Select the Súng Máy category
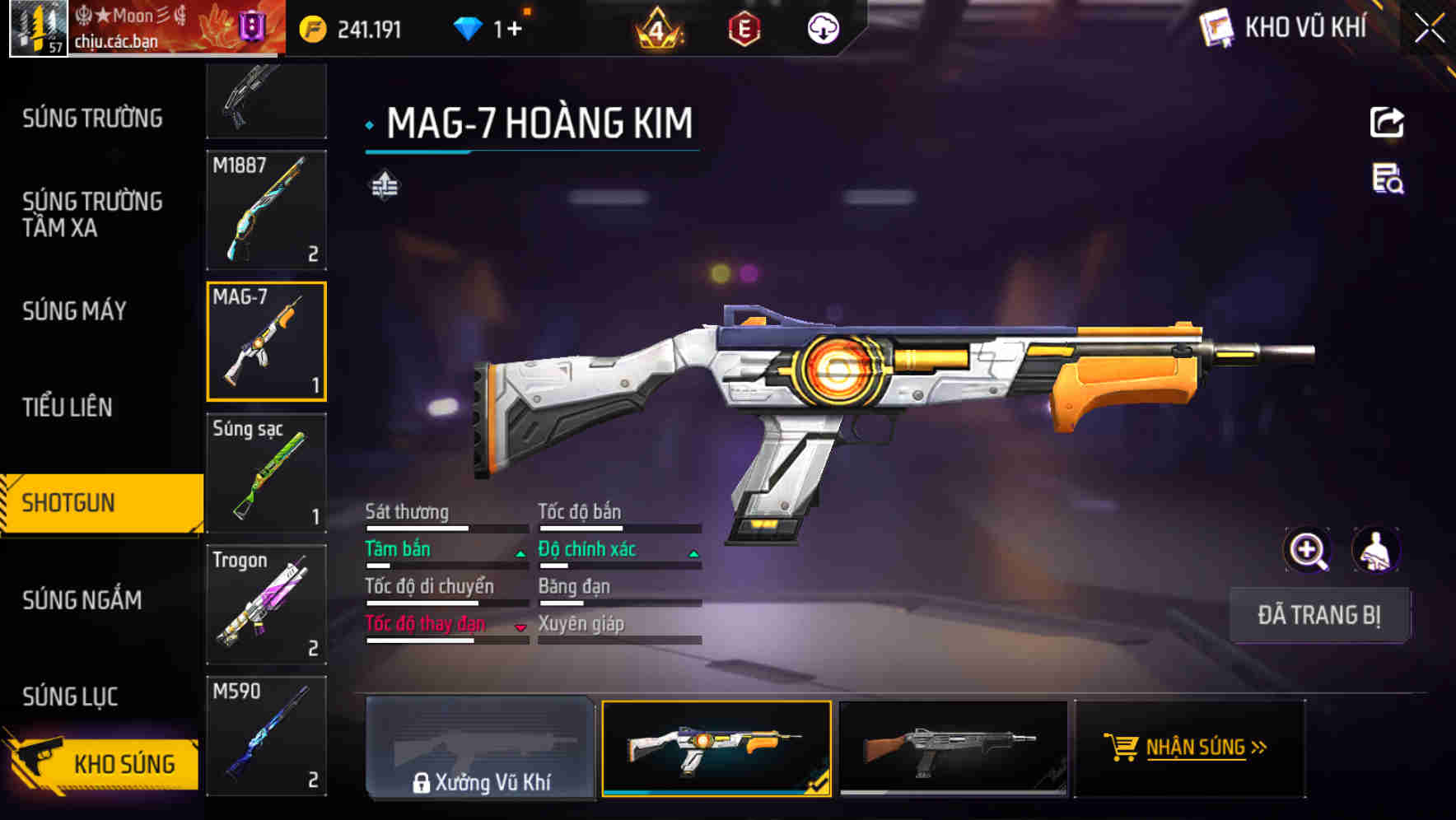 coord(75,311)
